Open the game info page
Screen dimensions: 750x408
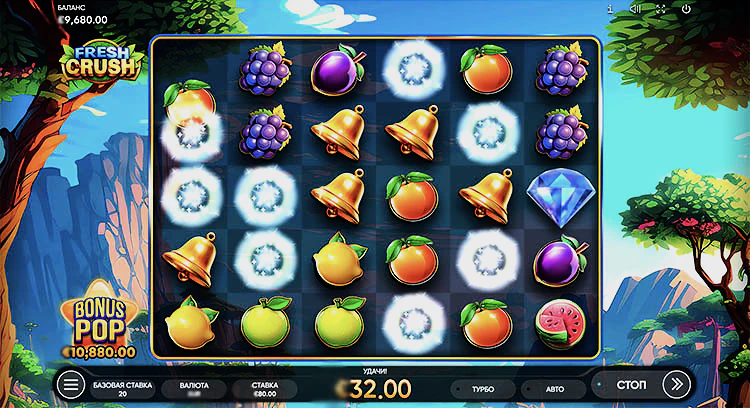pyautogui.click(x=610, y=9)
